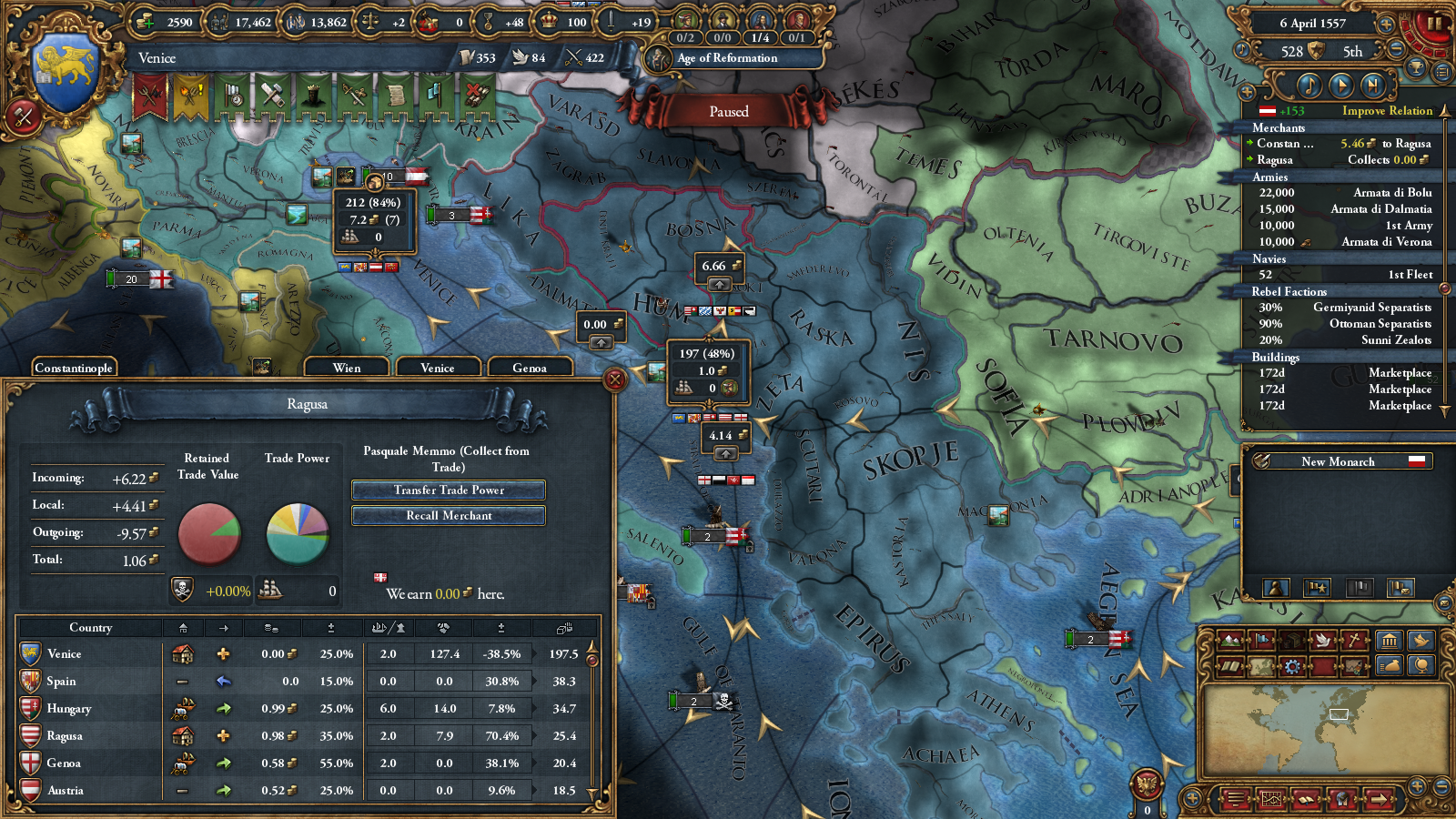Select the Genoa trade node tab

(x=531, y=368)
